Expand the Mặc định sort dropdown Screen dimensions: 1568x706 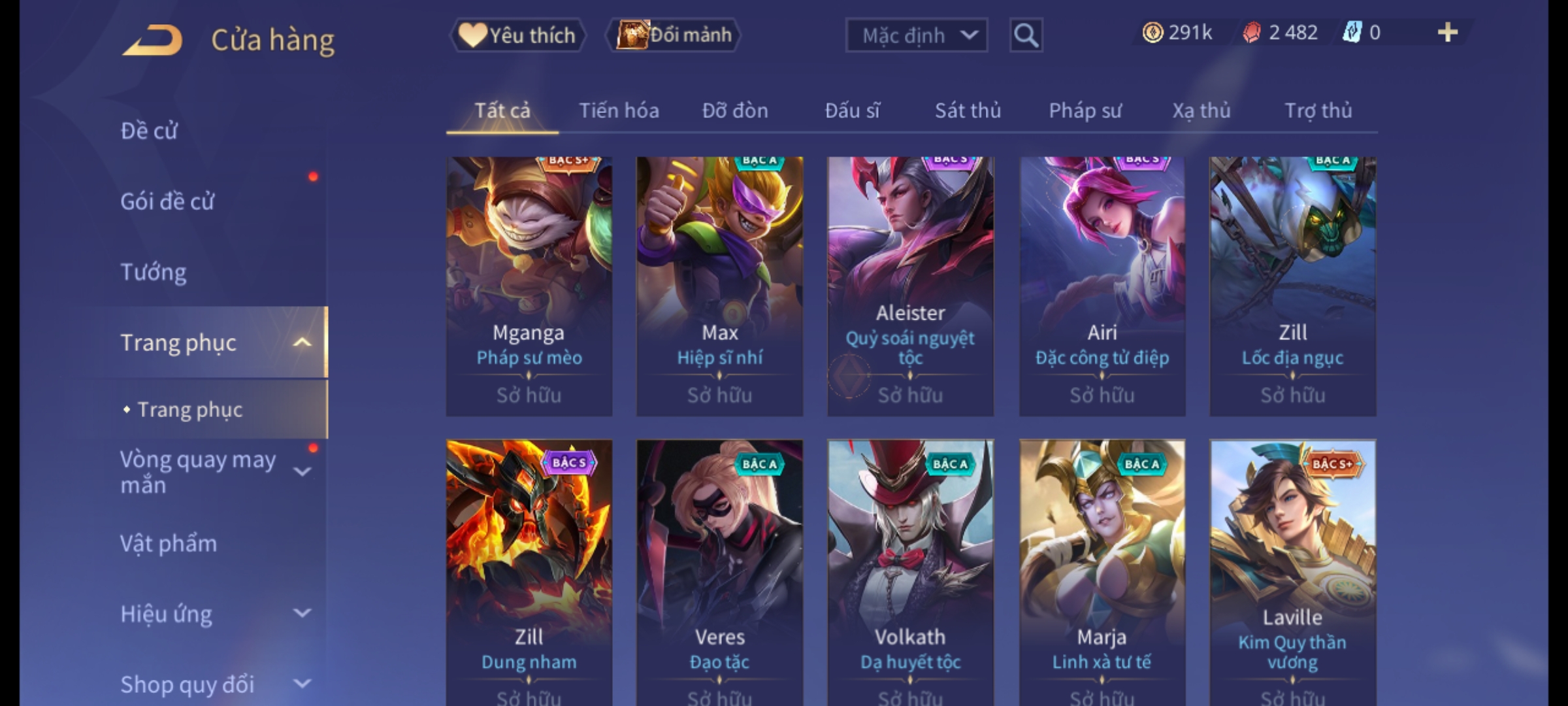click(x=916, y=35)
